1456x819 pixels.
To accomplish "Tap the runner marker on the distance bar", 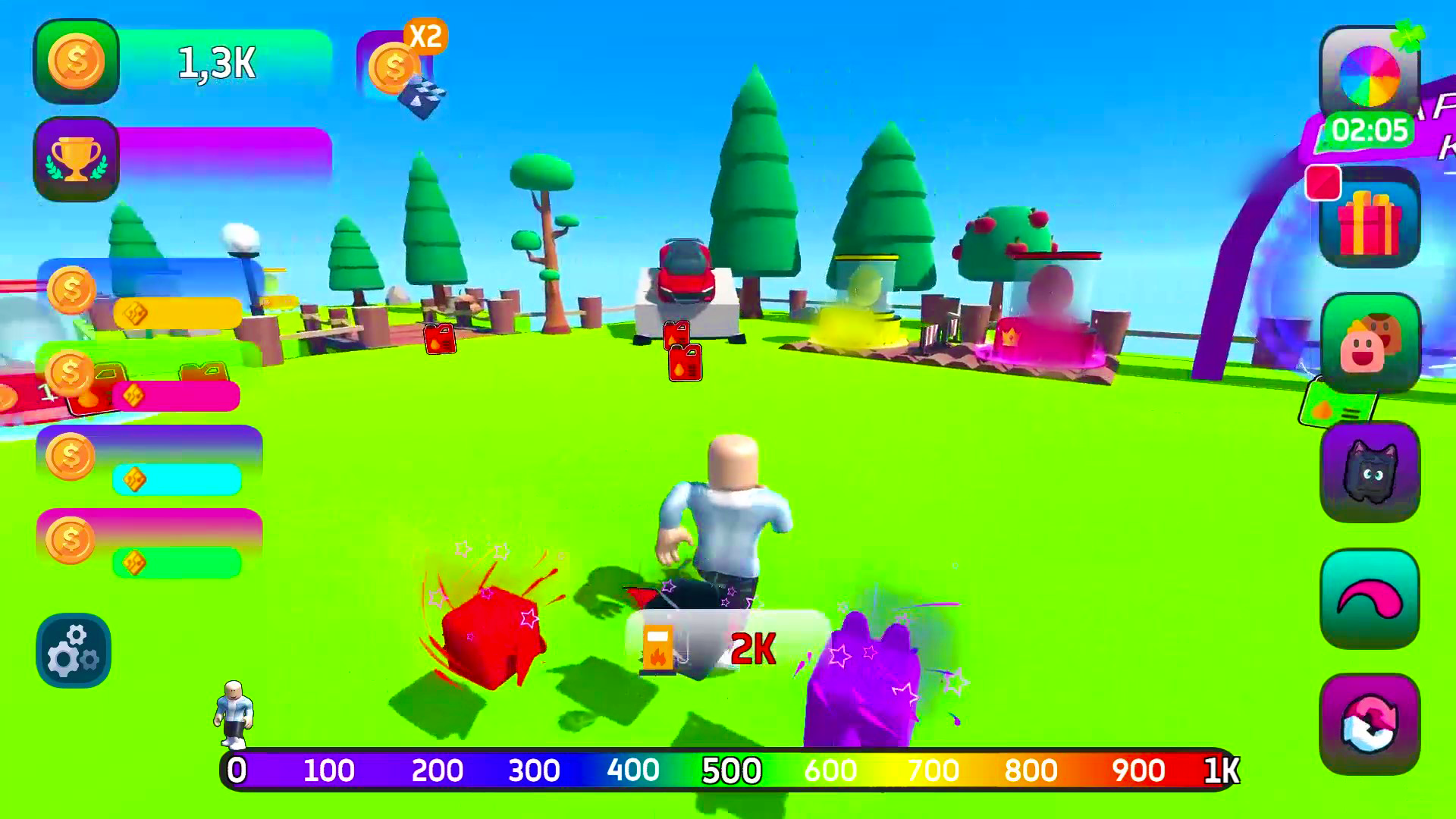I will [x=234, y=717].
